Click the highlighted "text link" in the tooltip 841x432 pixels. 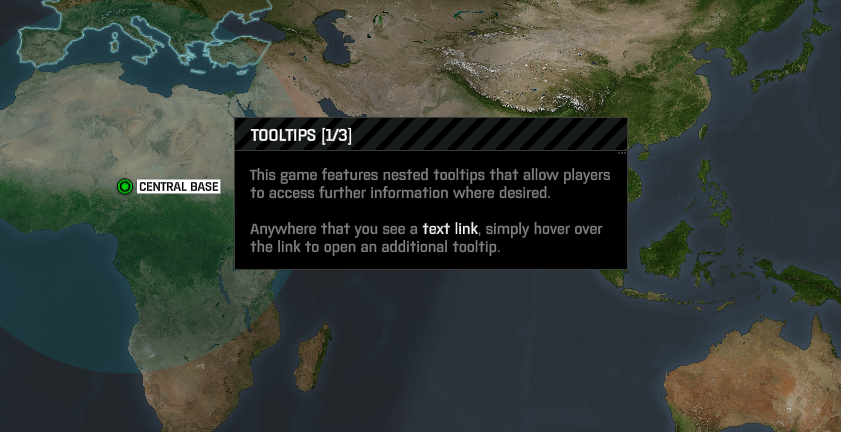[450, 229]
